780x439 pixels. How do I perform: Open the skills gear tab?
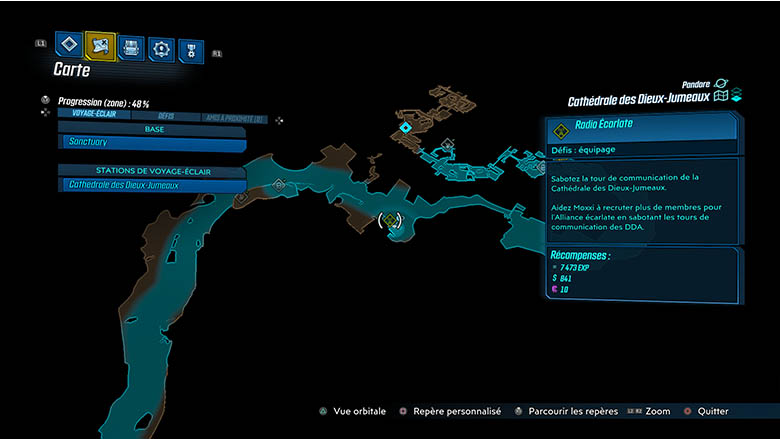point(161,47)
